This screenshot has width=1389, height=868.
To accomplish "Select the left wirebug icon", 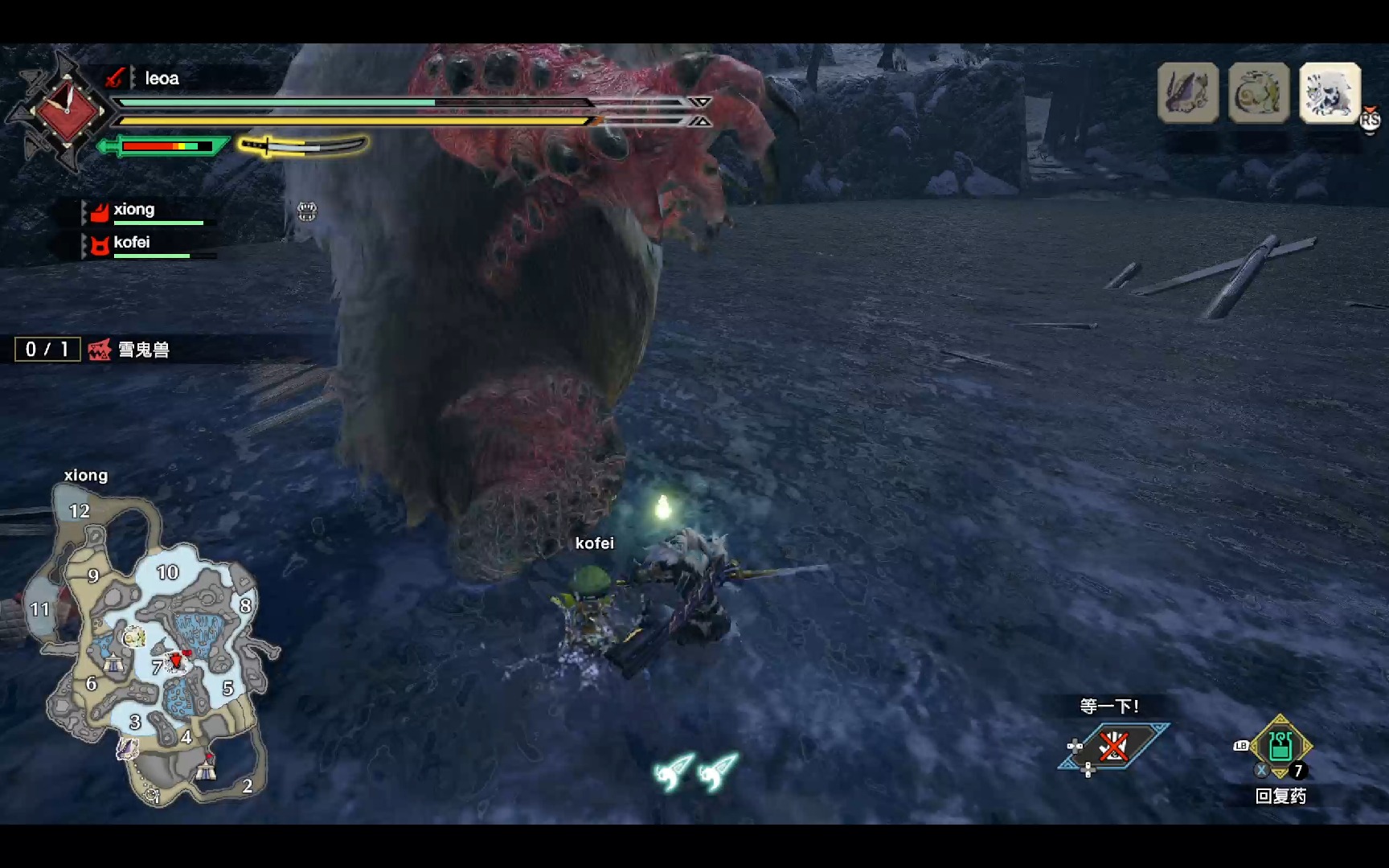I will (x=674, y=772).
